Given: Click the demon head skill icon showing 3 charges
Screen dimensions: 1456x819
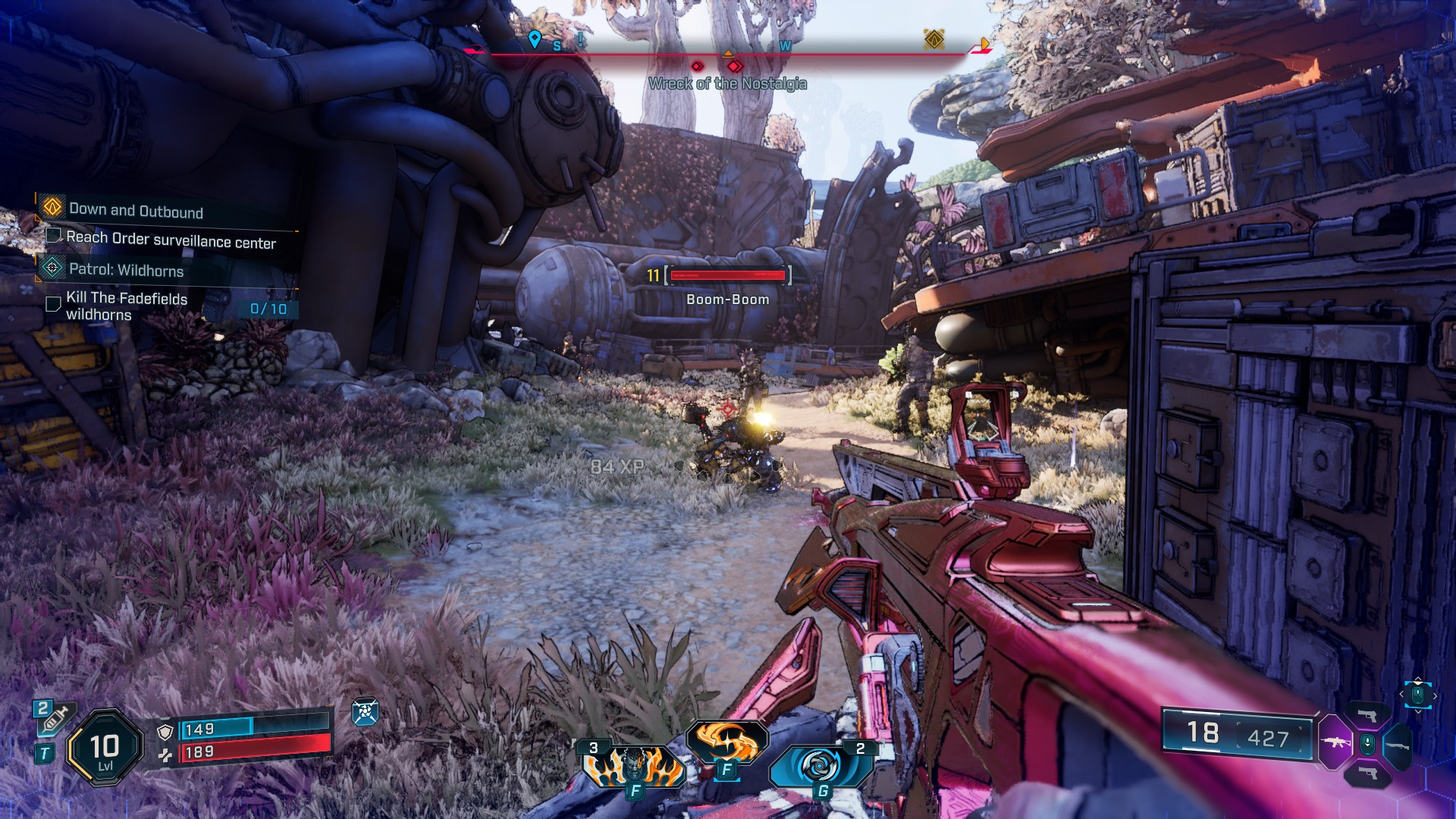Looking at the screenshot, I should [633, 766].
